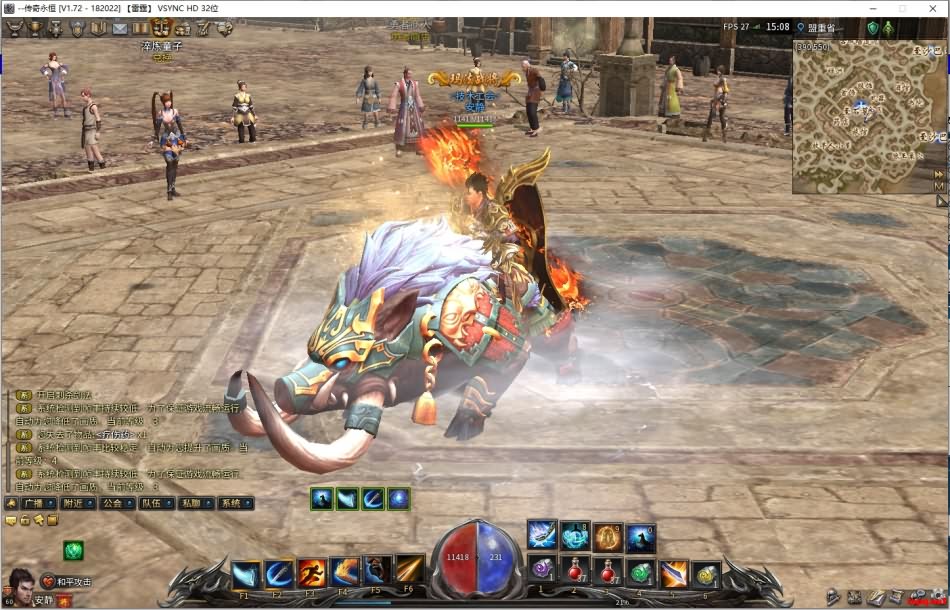Screen dimensions: 950x610
Task: Use the green scroll in slot 4
Action: tap(641, 573)
